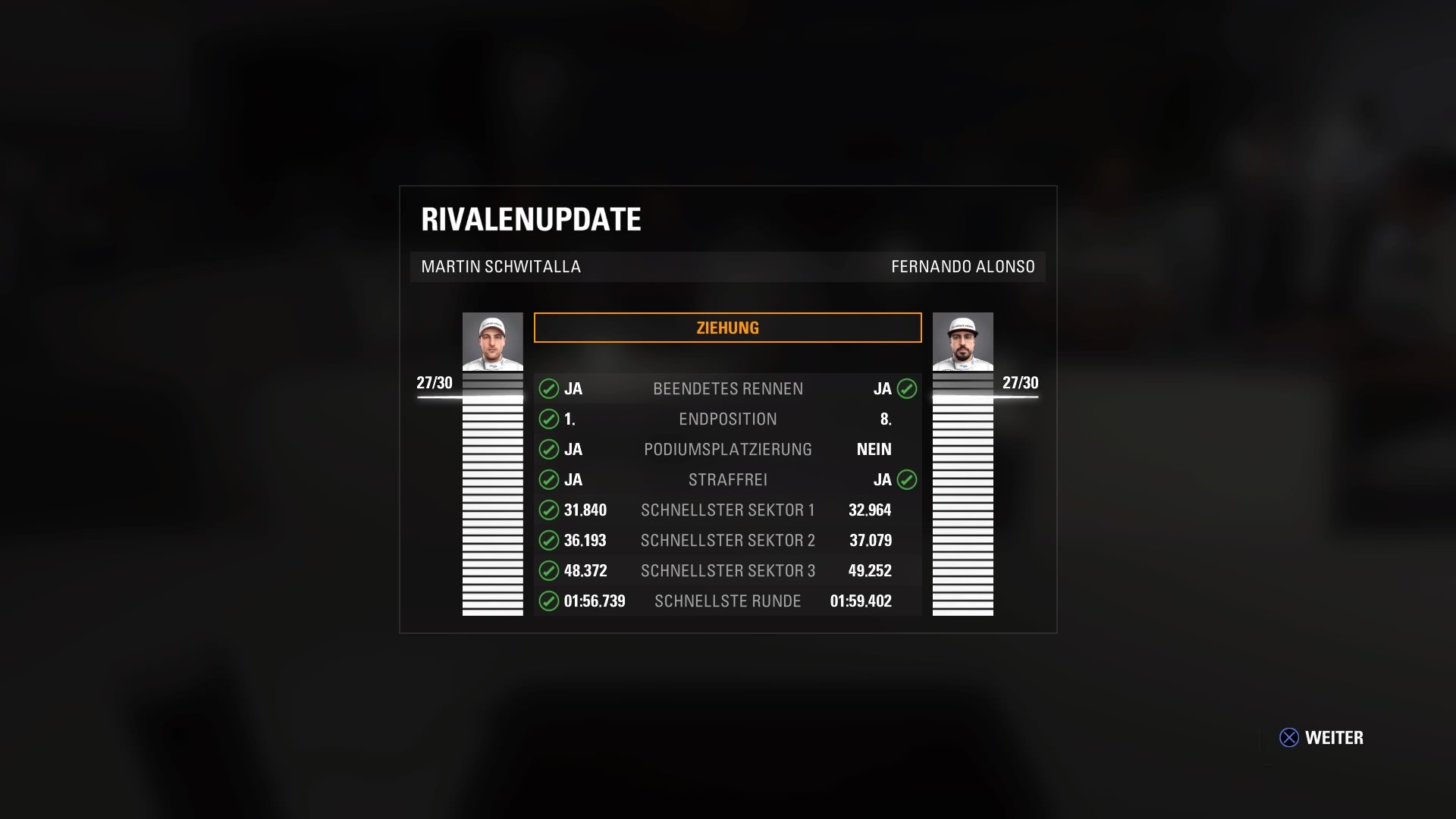
Task: Toggle the Schnellster Sektor 3 checkmark
Action: click(549, 570)
